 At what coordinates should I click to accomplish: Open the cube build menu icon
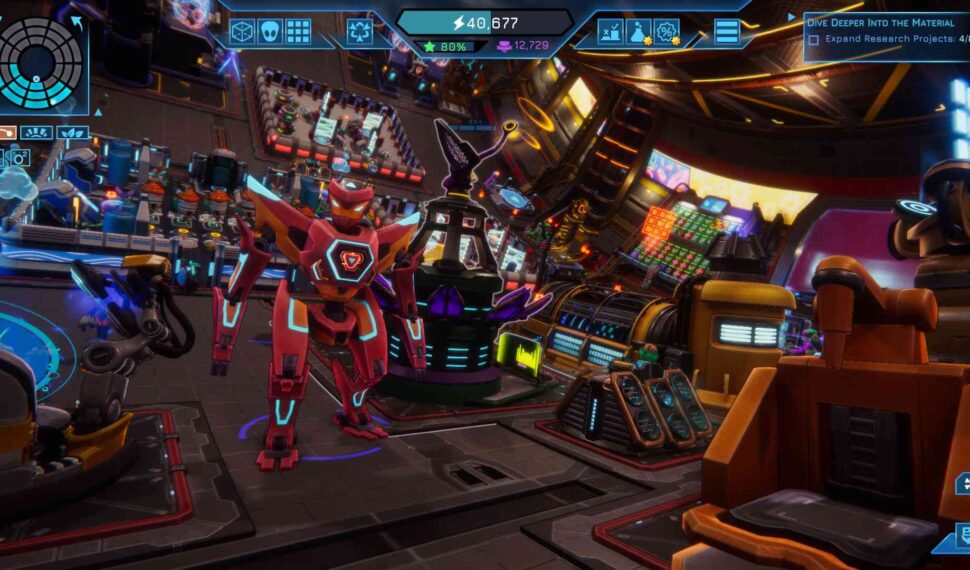pyautogui.click(x=242, y=32)
